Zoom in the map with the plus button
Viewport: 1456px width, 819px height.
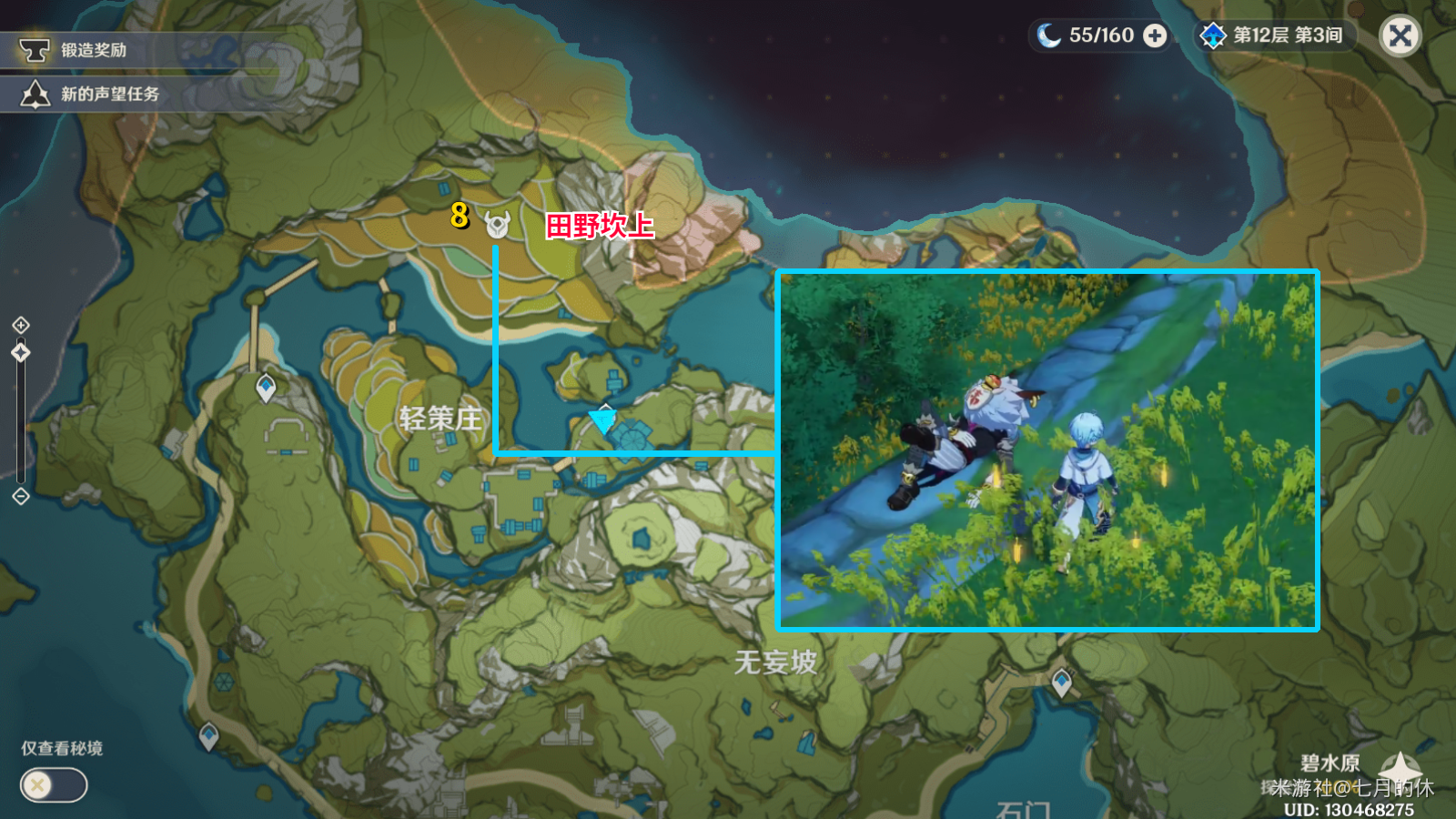coord(21,325)
